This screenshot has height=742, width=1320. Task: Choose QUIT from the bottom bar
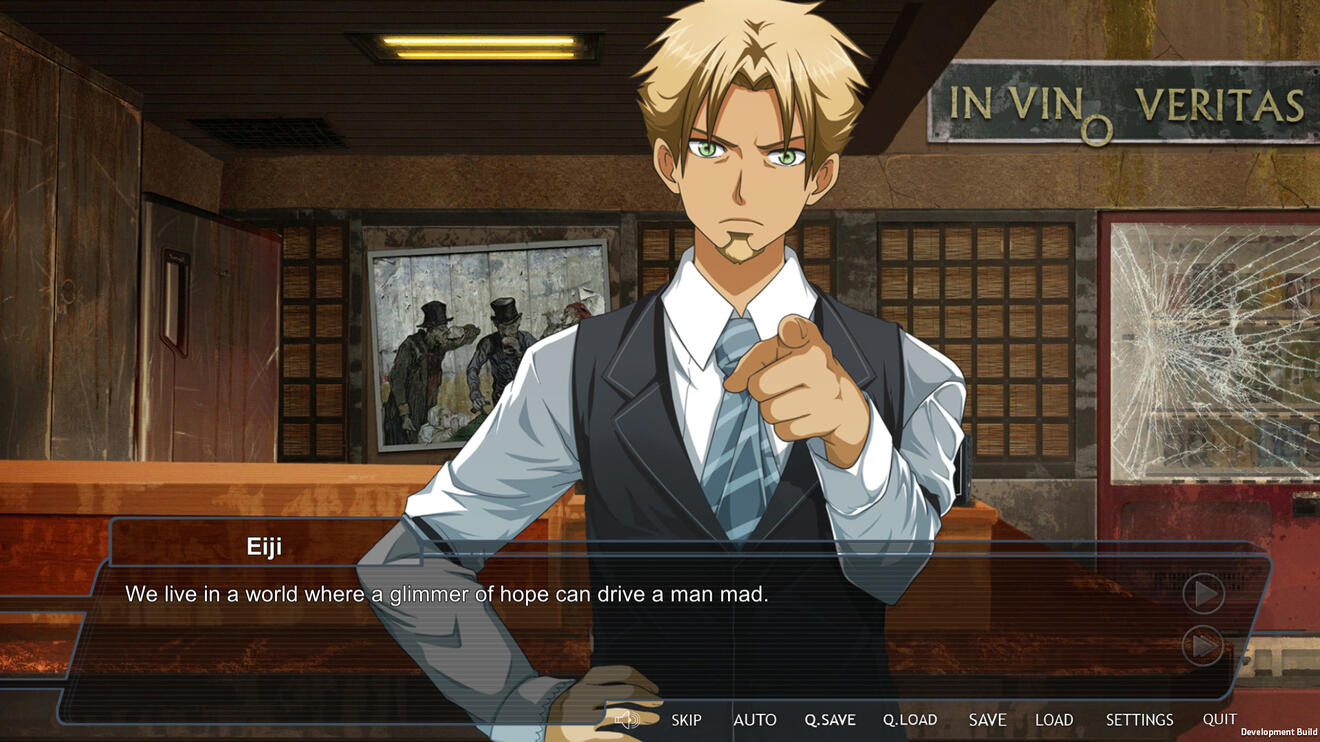click(1220, 719)
